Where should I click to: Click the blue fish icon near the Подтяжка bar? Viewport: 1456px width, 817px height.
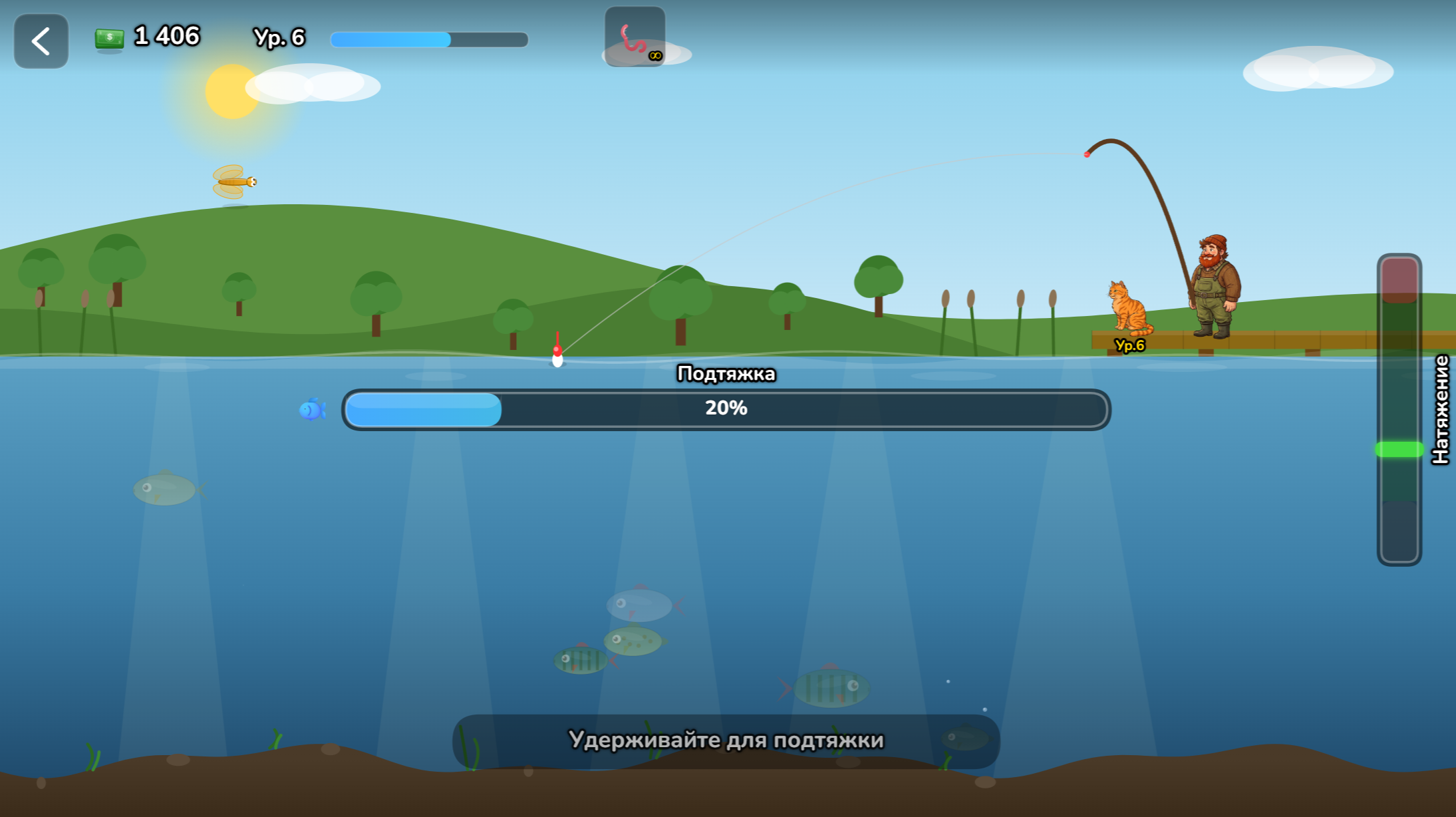click(313, 409)
